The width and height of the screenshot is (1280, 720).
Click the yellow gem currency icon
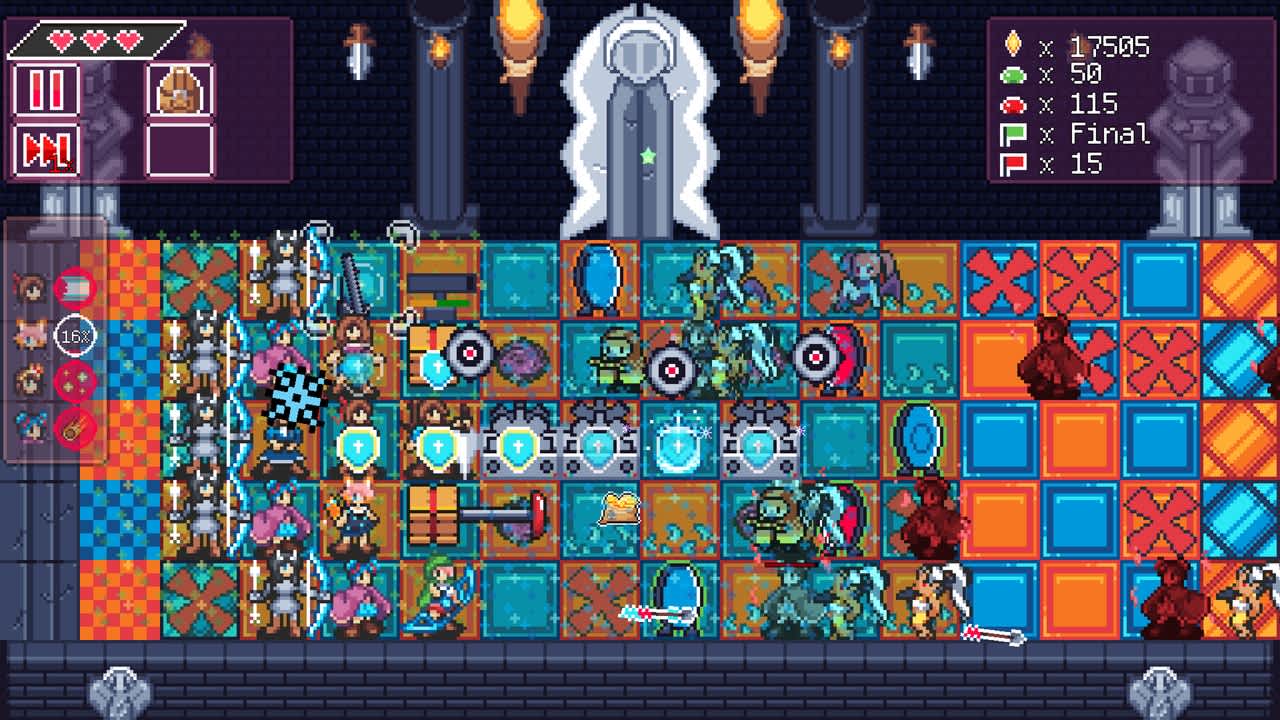coord(1013,45)
